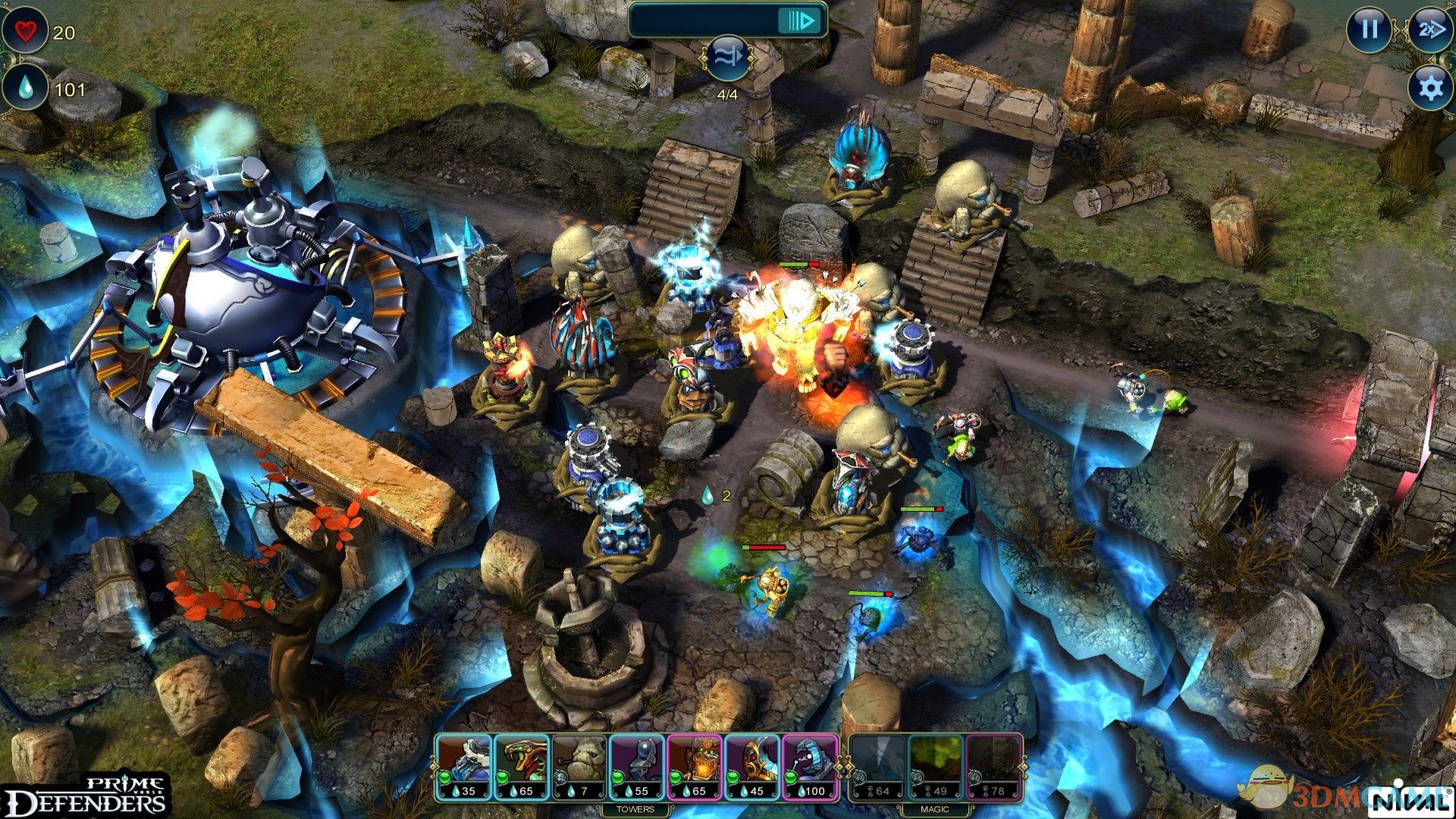The height and width of the screenshot is (819, 1456).
Task: Use the green cloud magic card
Action: [936, 767]
